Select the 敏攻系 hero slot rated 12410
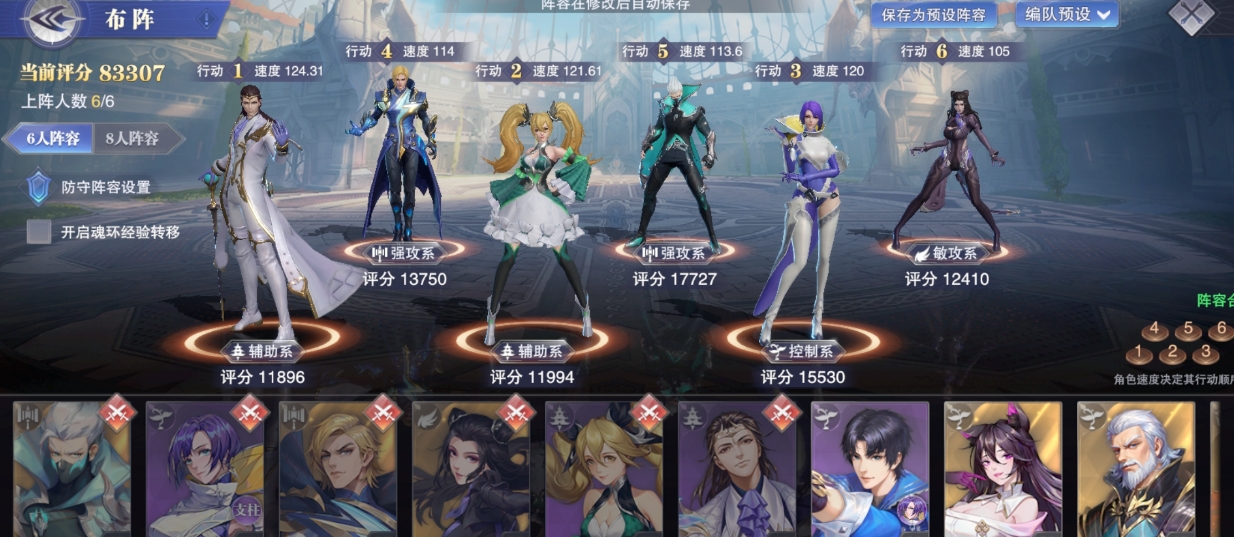Screen dimensions: 1234x537 click(x=946, y=170)
